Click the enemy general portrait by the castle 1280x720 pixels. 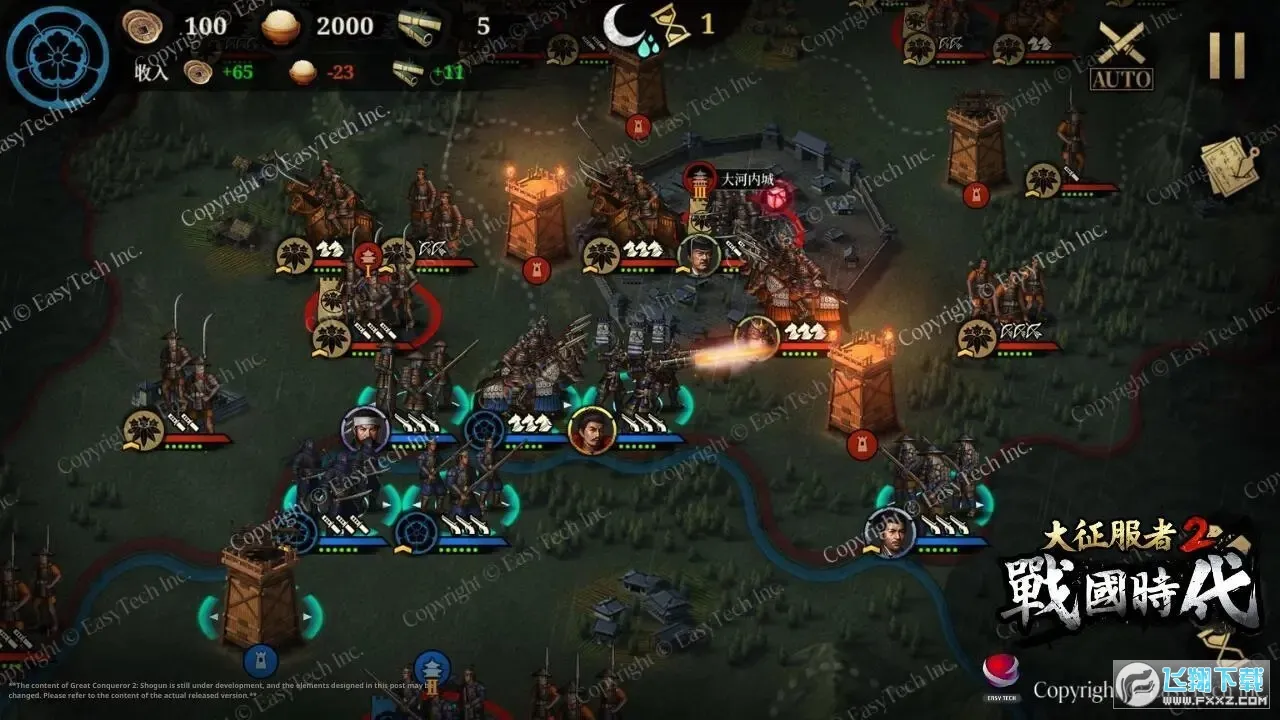[699, 255]
